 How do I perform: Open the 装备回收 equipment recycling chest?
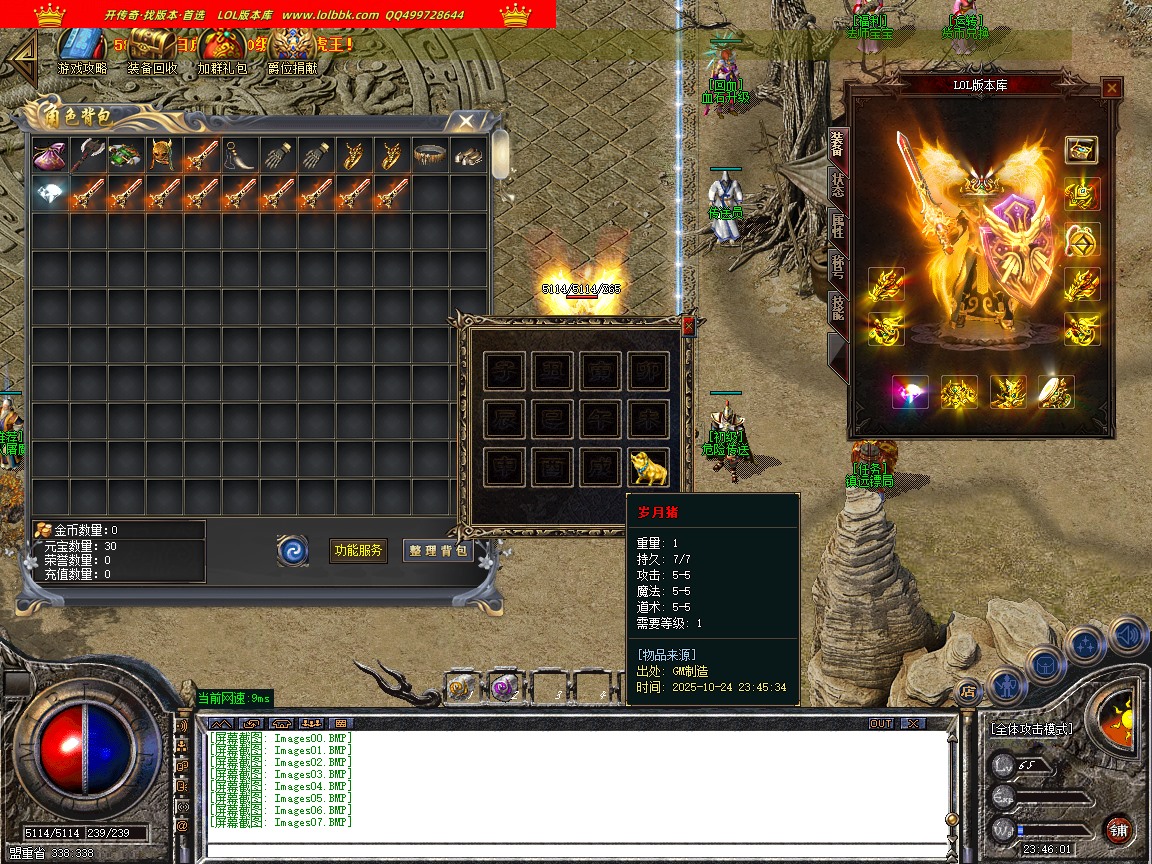point(152,48)
